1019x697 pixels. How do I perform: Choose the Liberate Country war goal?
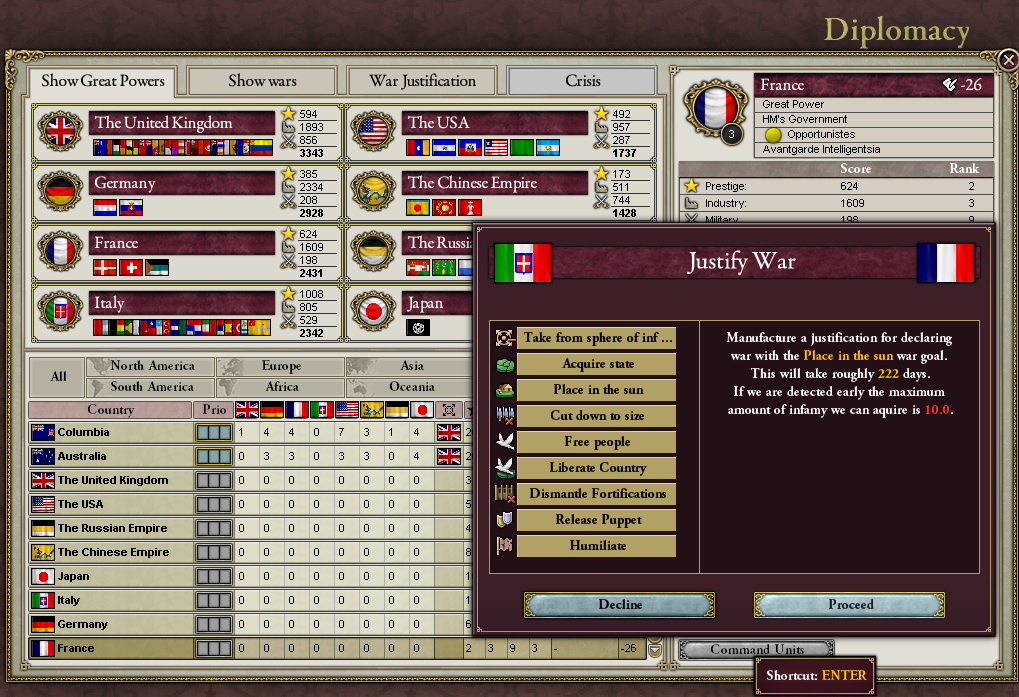point(597,468)
